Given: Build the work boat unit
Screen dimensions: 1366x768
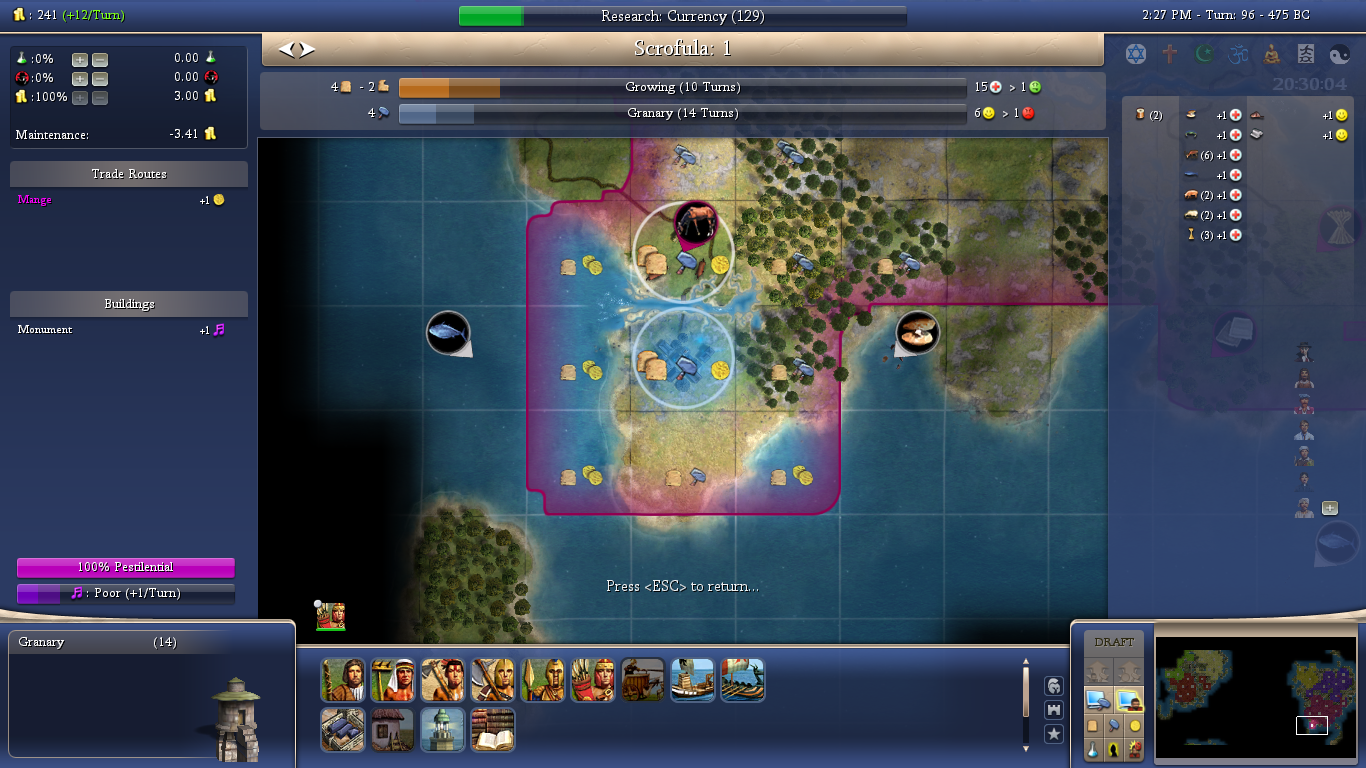Looking at the screenshot, I should [692, 680].
